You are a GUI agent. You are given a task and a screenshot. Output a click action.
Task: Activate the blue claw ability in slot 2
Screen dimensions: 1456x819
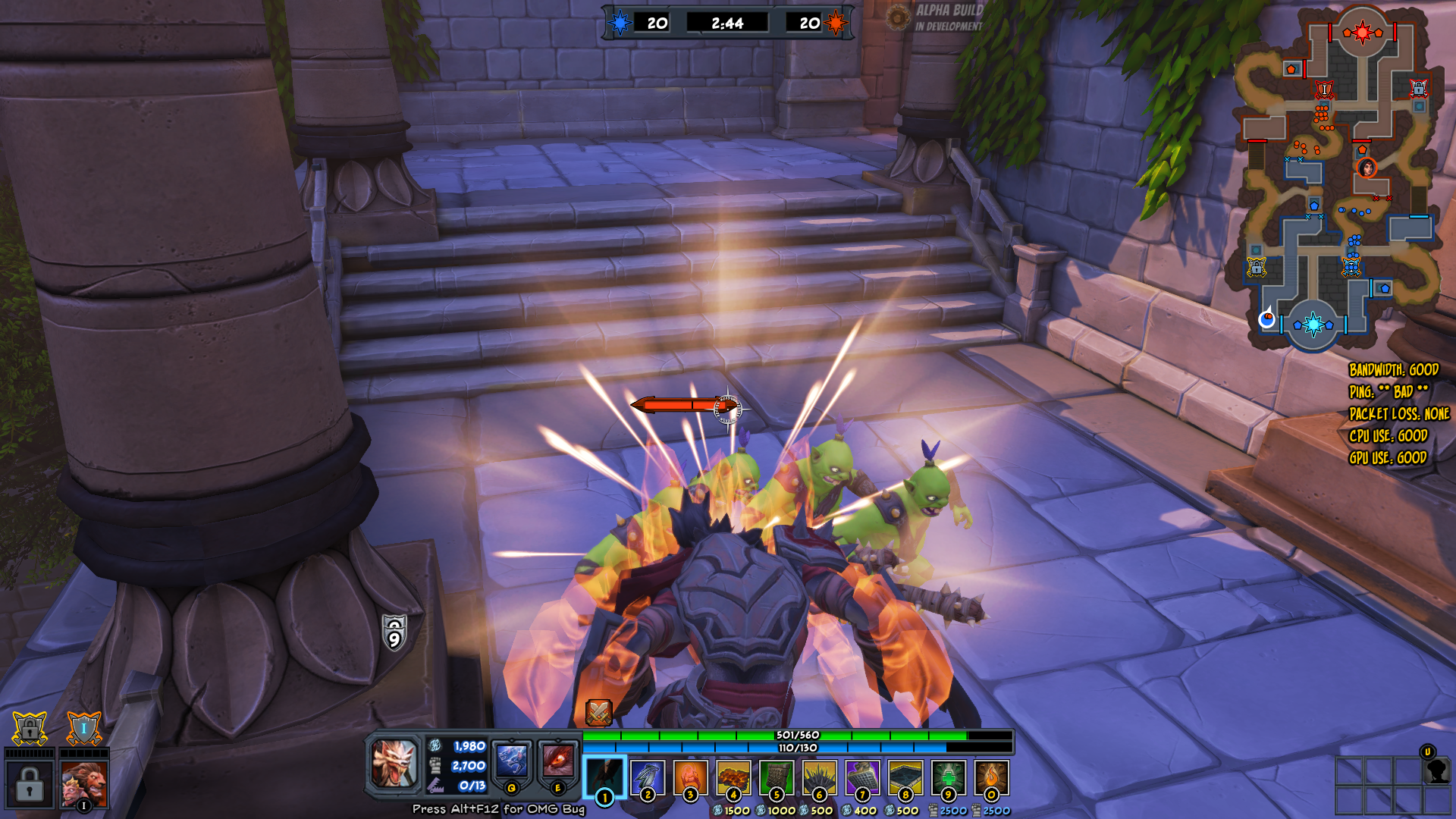click(x=648, y=777)
